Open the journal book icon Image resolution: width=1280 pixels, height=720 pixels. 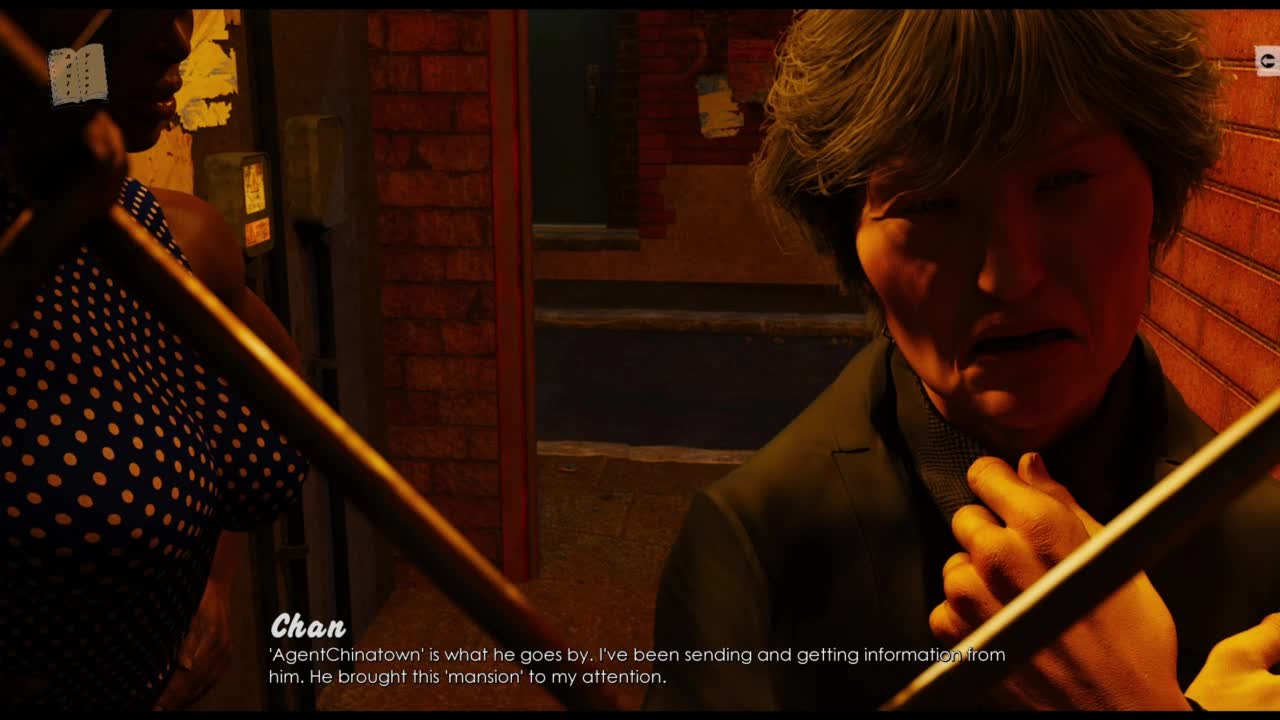(x=78, y=74)
